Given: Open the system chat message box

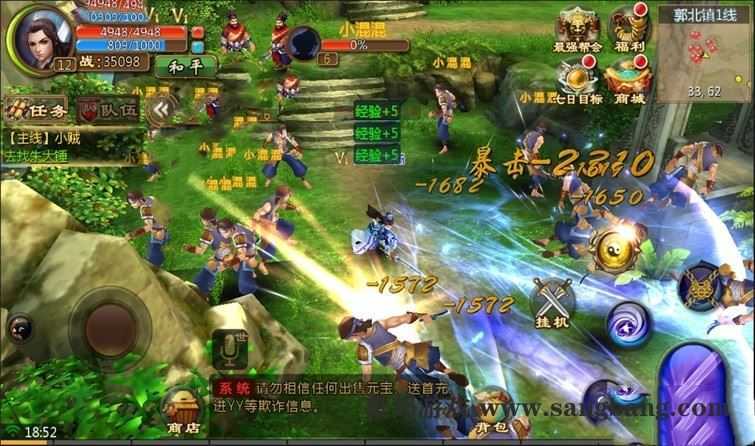Looking at the screenshot, I should pyautogui.click(x=330, y=396).
